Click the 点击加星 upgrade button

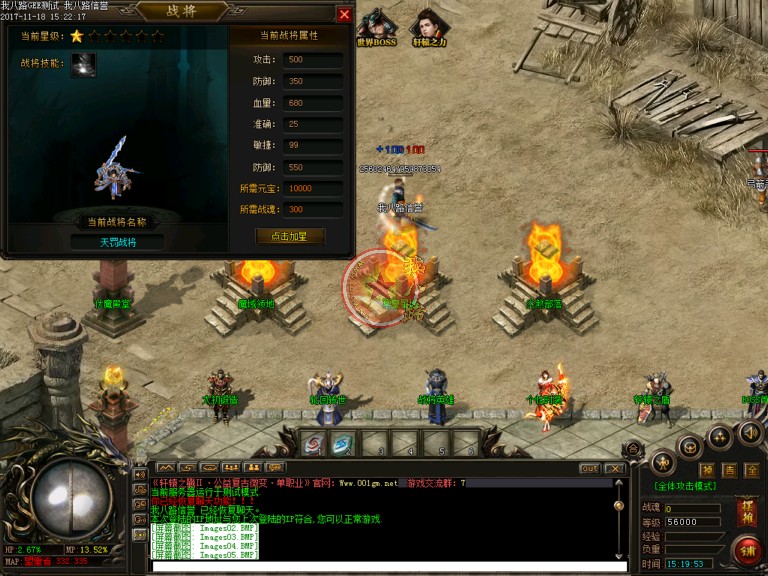289,236
